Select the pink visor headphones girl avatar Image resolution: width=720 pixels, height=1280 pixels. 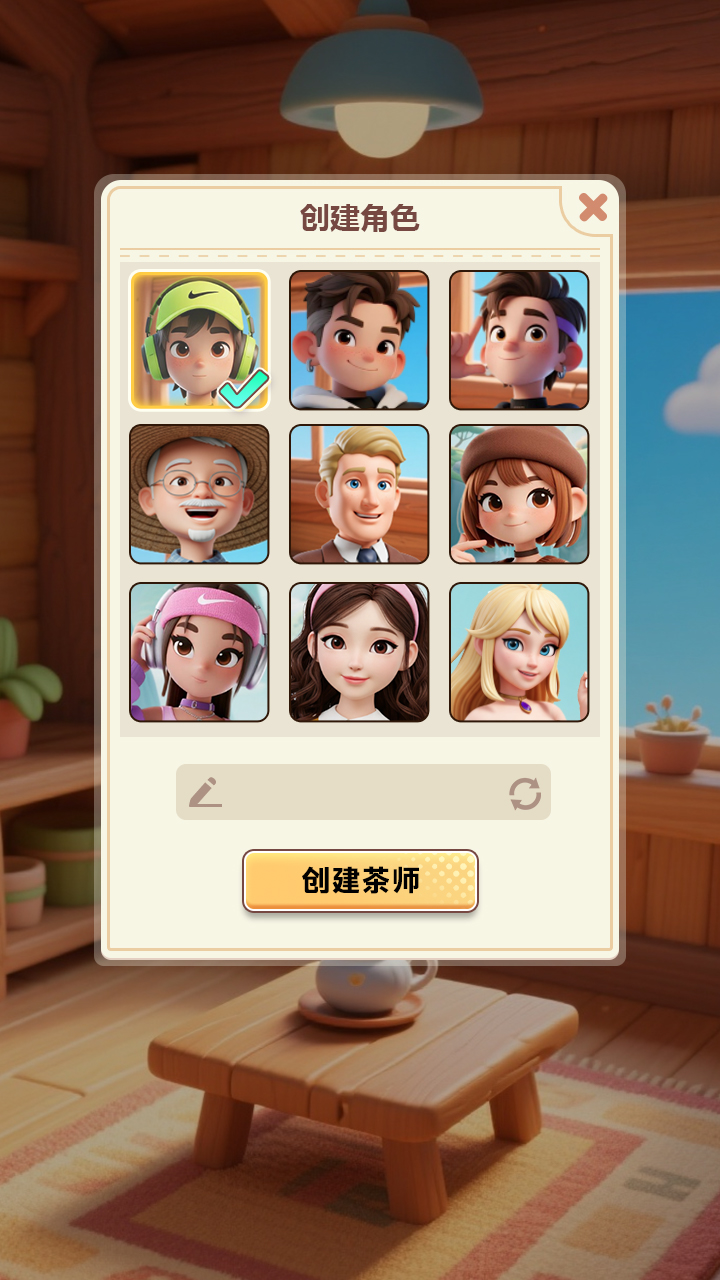click(x=199, y=652)
